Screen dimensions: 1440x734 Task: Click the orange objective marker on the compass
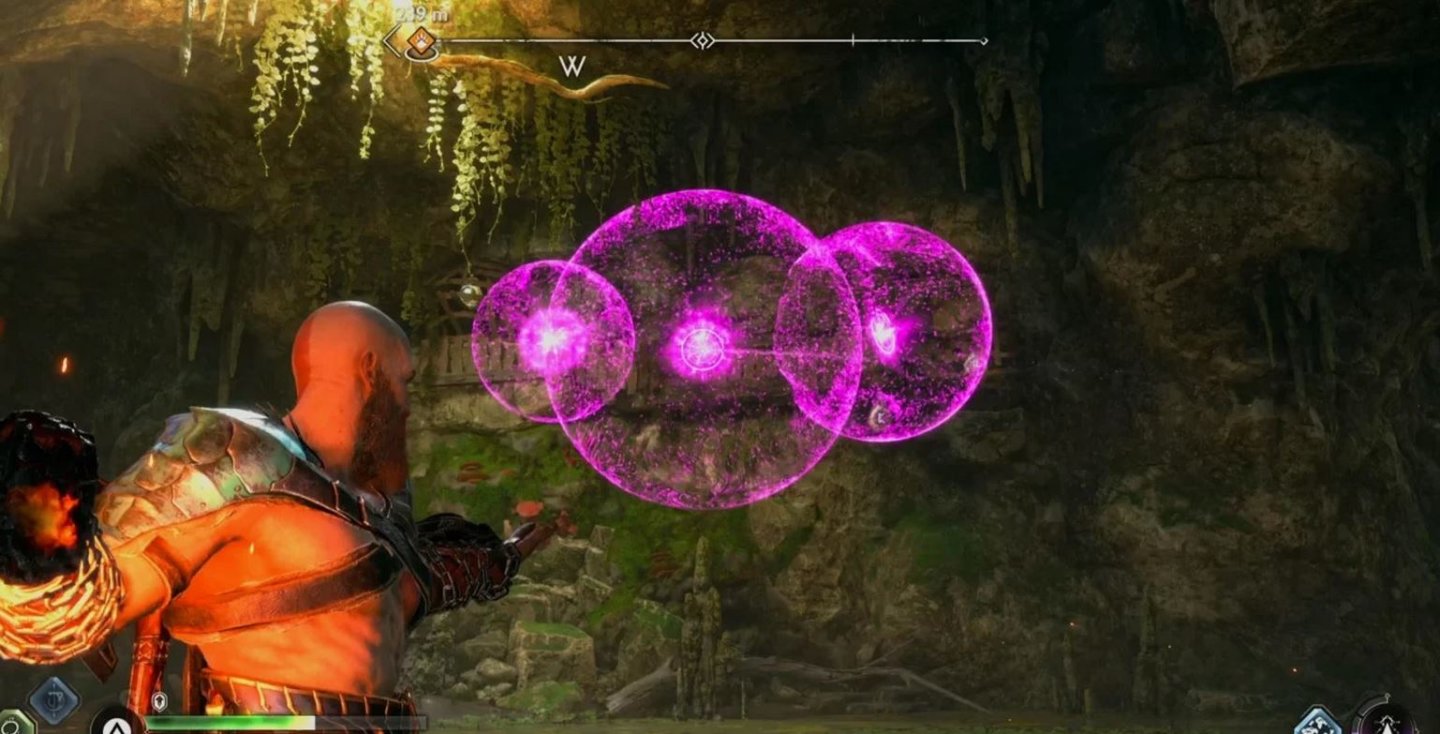point(421,40)
